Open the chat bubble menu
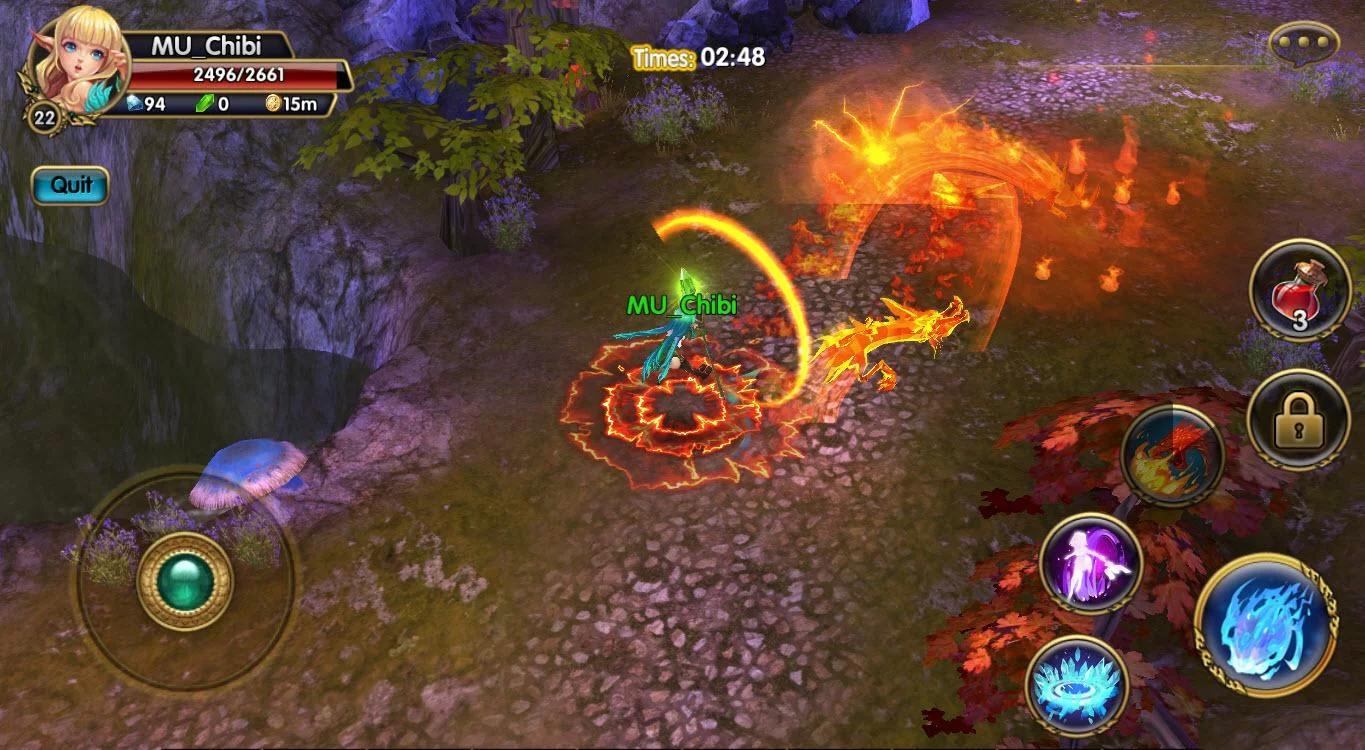The height and width of the screenshot is (750, 1365). click(1303, 43)
